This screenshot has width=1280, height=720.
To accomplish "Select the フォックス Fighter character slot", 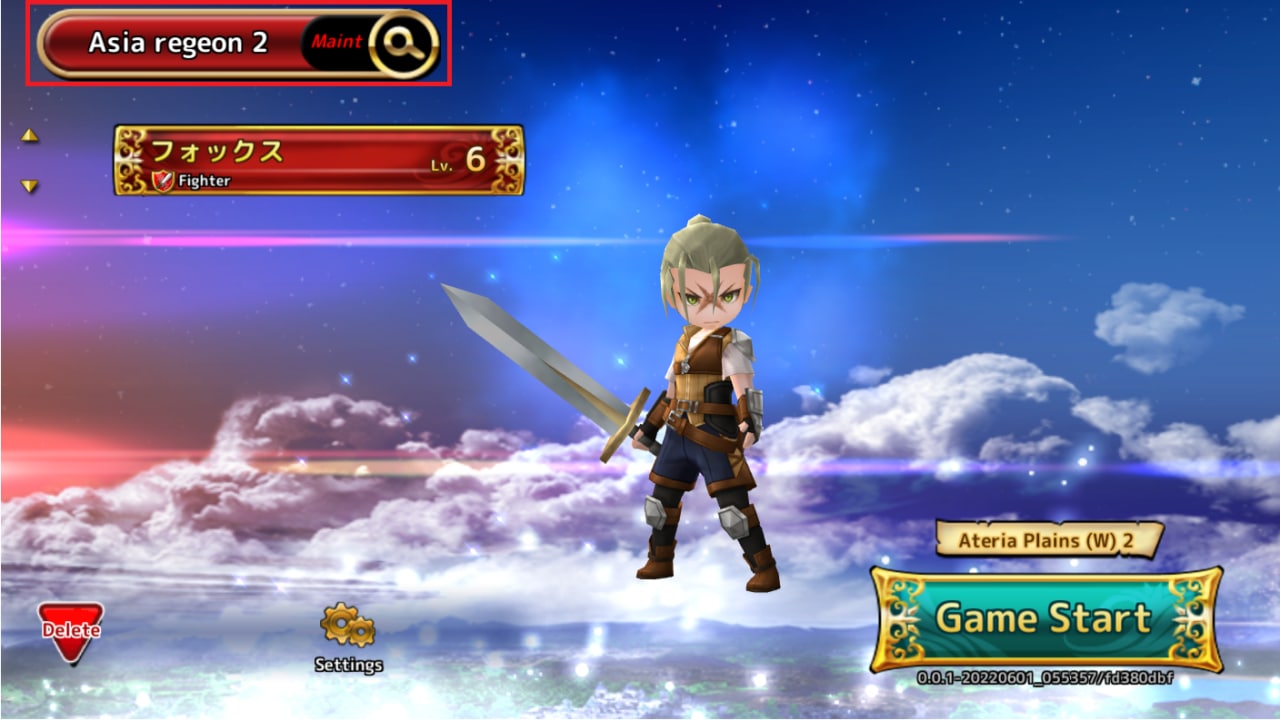I will [x=318, y=160].
